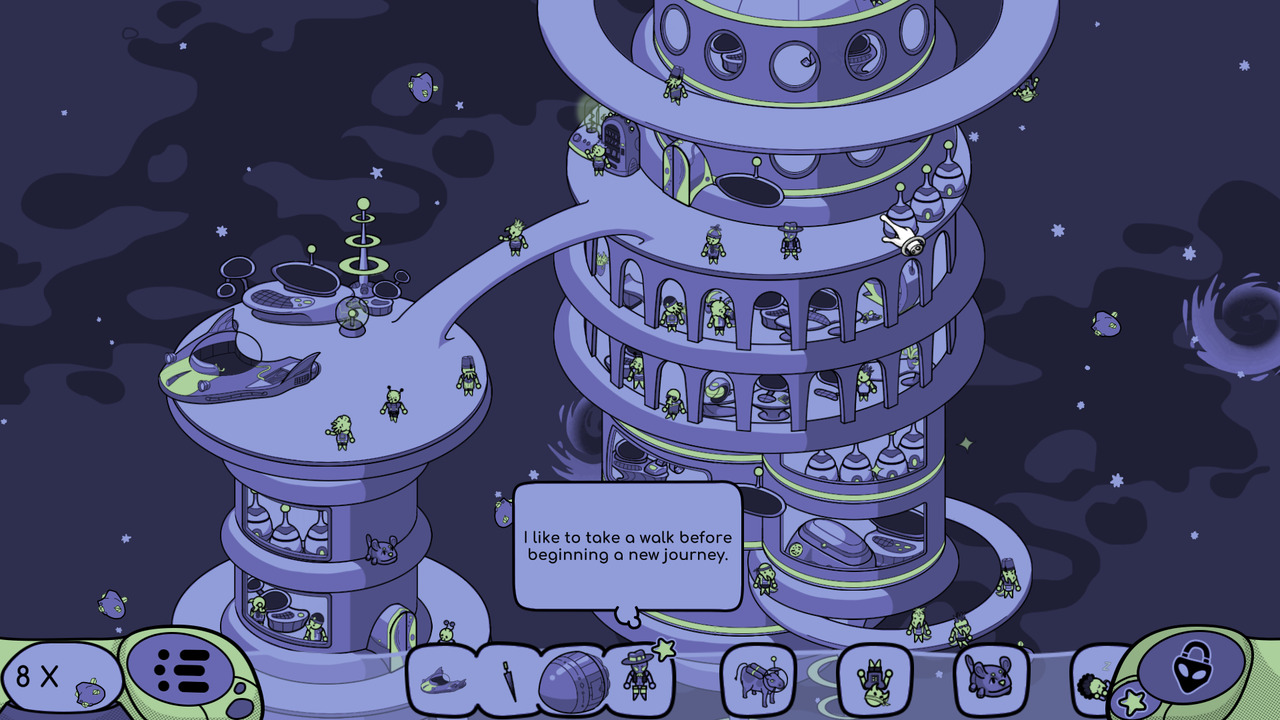This screenshot has height=720, width=1280.
Task: Click the arched door at the tower base
Action: tap(396, 628)
